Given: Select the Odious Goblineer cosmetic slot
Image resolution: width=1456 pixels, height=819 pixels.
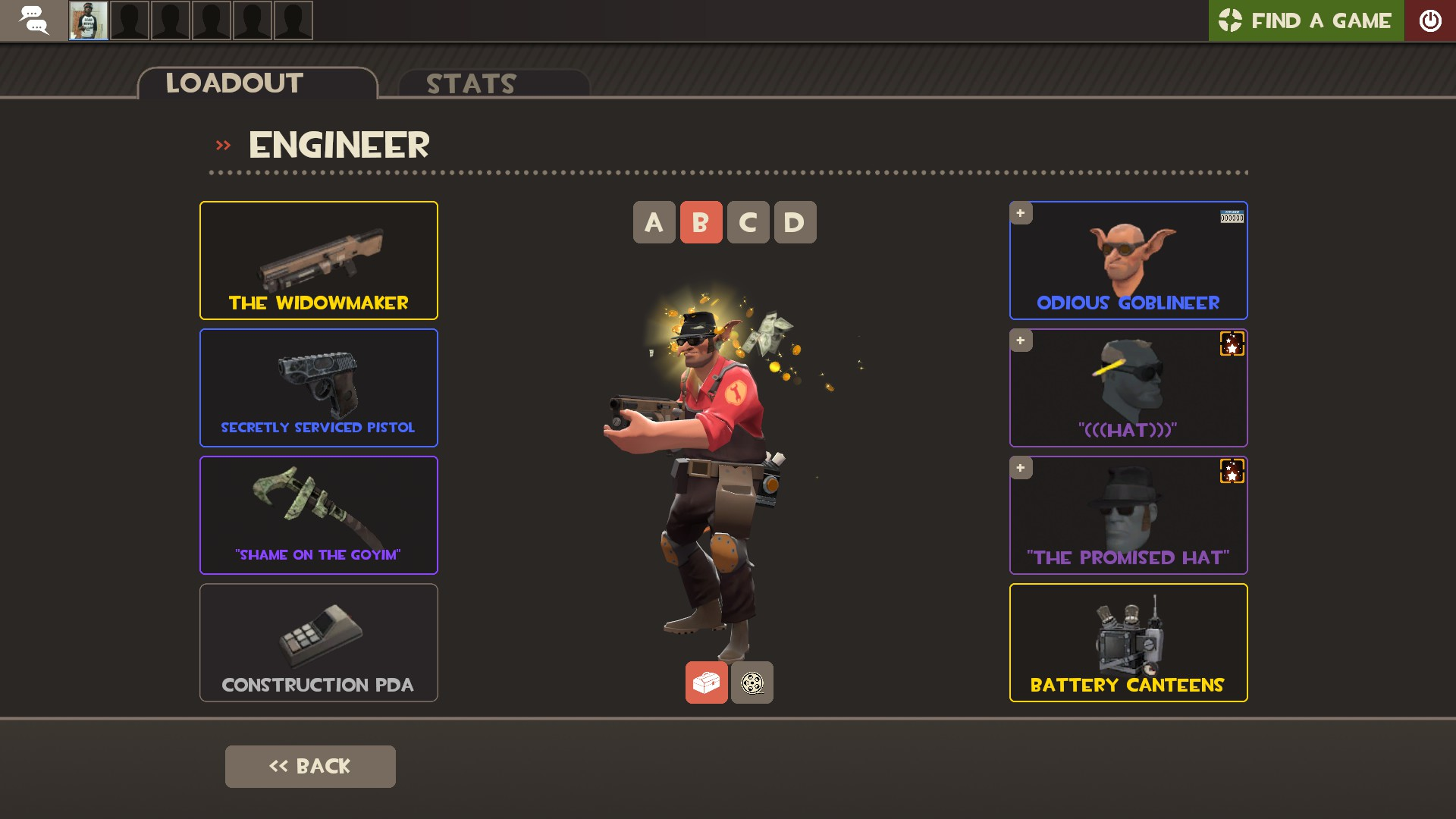Looking at the screenshot, I should point(1128,260).
